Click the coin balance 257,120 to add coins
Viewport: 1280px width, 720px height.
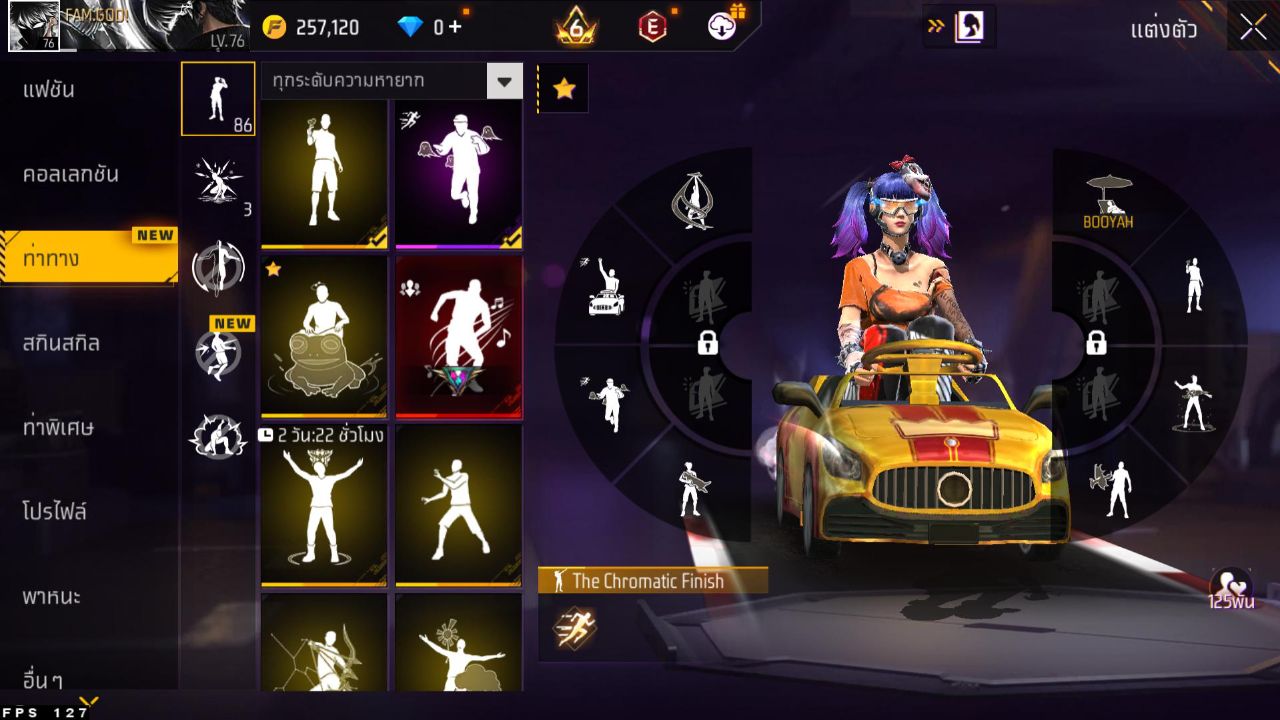[x=330, y=27]
